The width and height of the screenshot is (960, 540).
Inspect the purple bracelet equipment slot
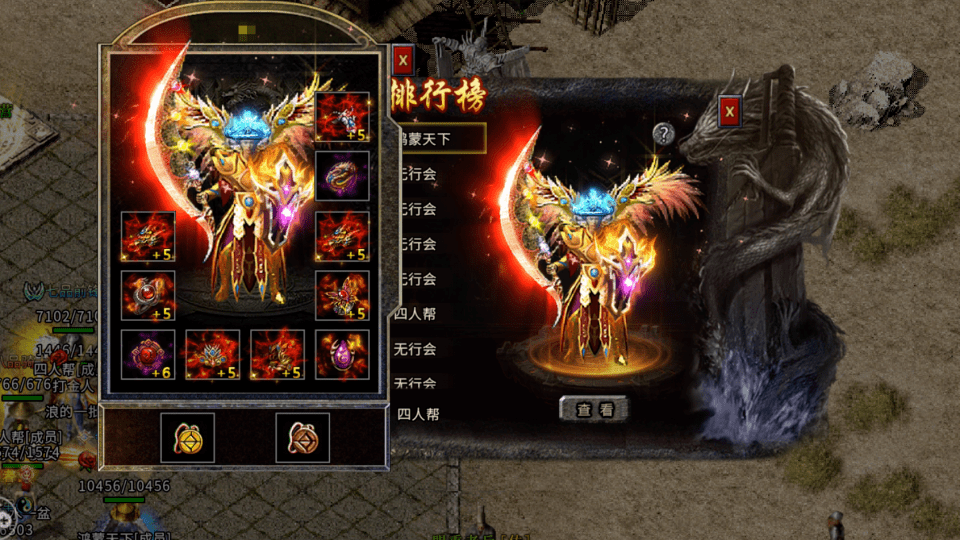coord(342,176)
